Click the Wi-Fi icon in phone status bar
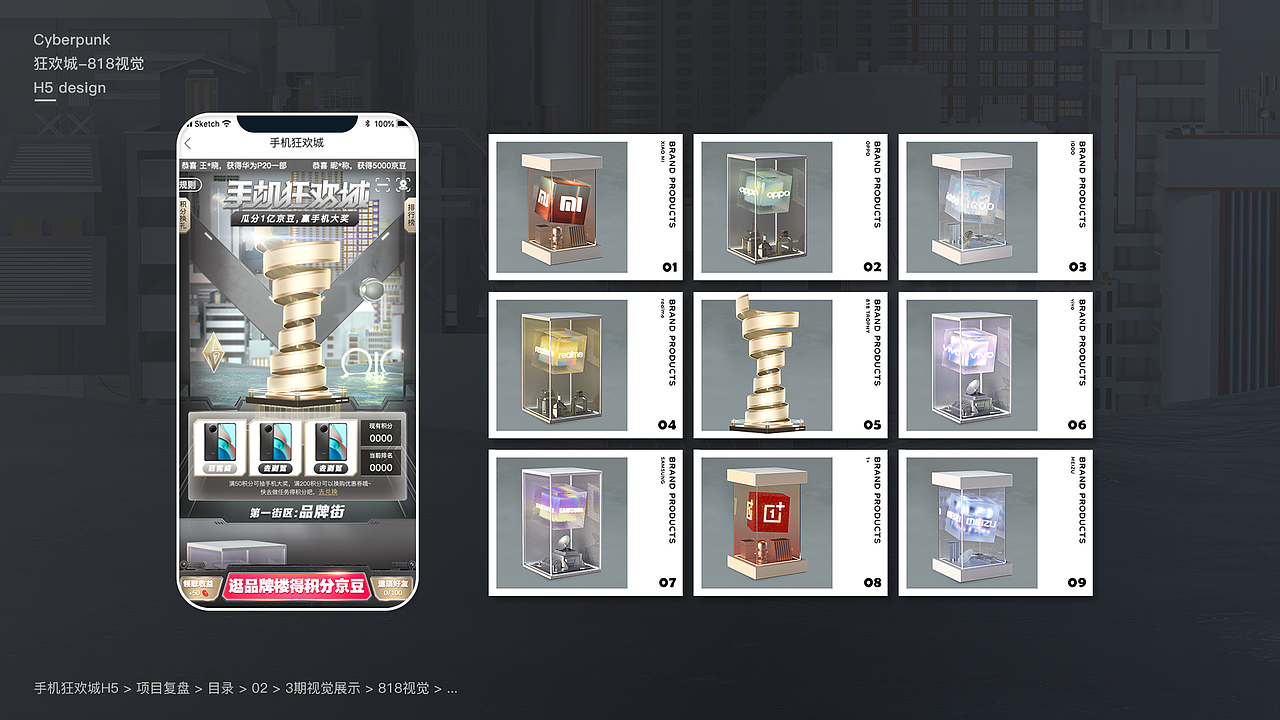Image resolution: width=1280 pixels, height=720 pixels. click(x=225, y=122)
